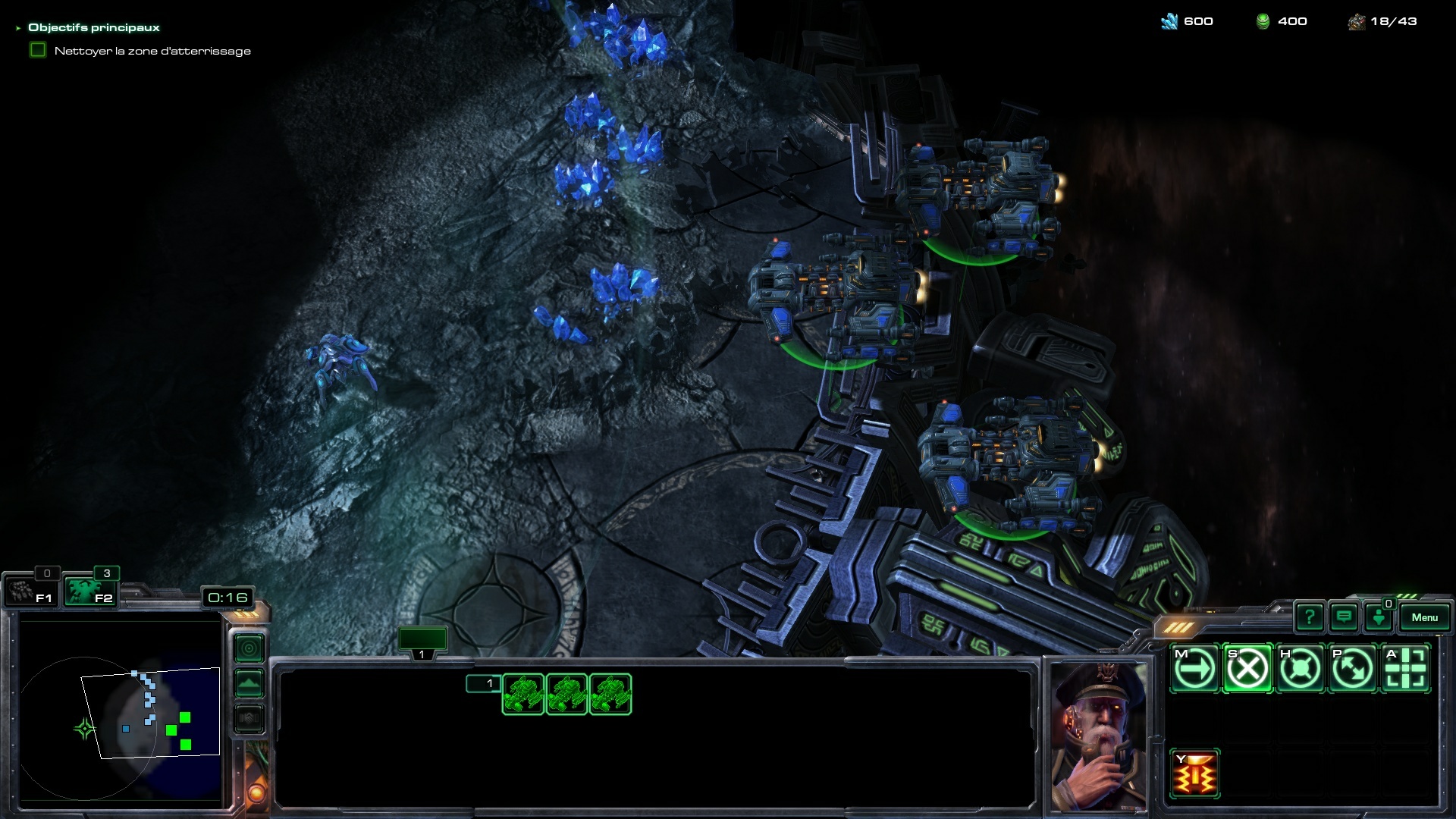The image size is (1456, 819).
Task: Open the help question mark button
Action: 1310,617
